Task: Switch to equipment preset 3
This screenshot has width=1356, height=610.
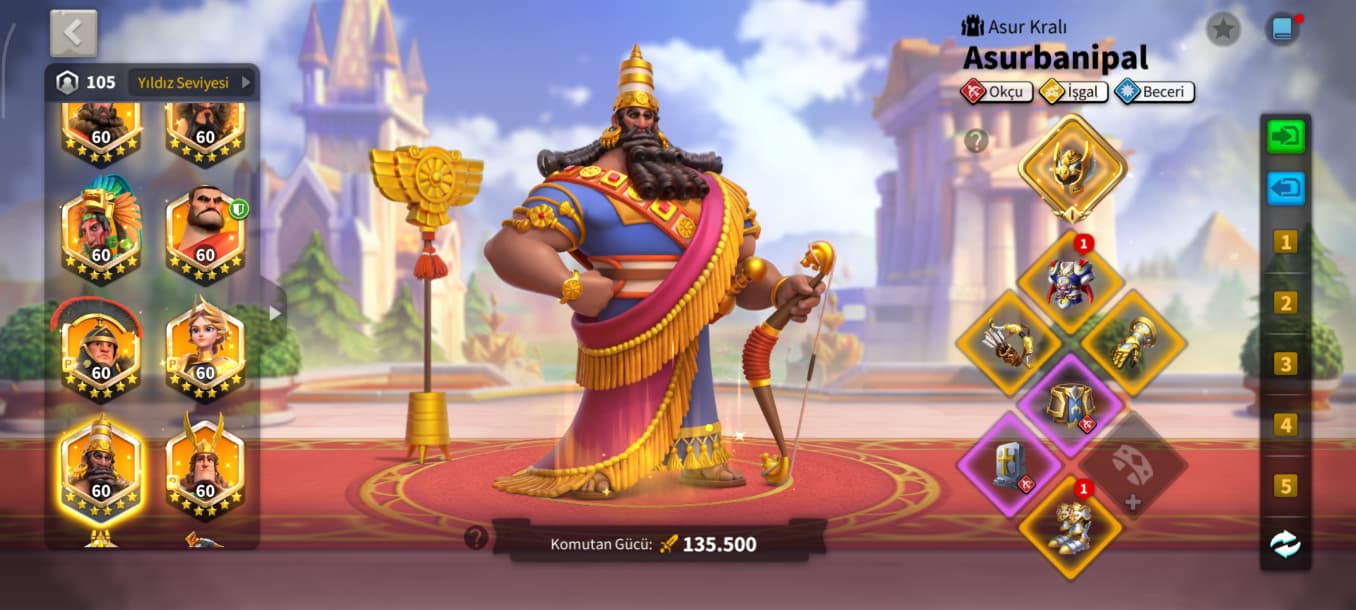Action: [1285, 364]
